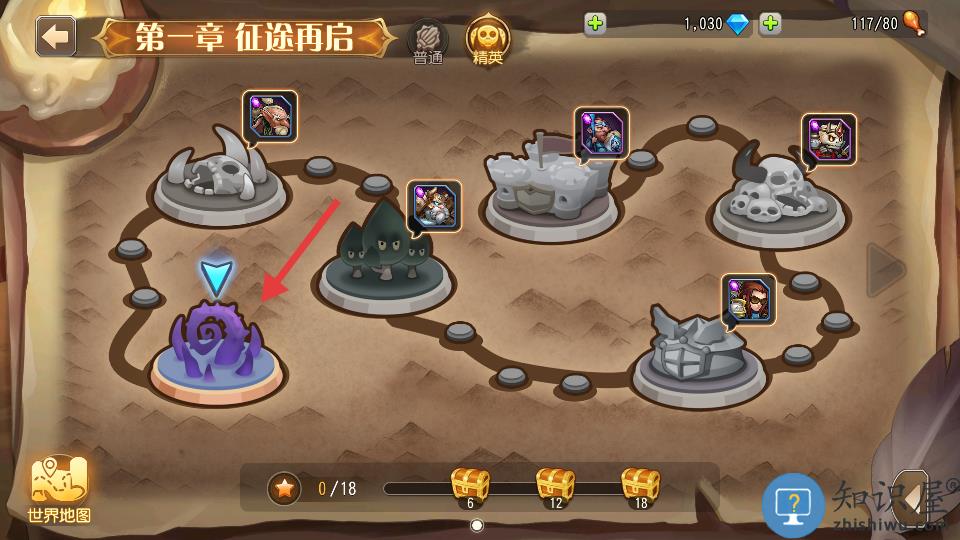Open the 12-star treasure chest reward
Viewport: 960px width, 540px height.
pyautogui.click(x=555, y=486)
